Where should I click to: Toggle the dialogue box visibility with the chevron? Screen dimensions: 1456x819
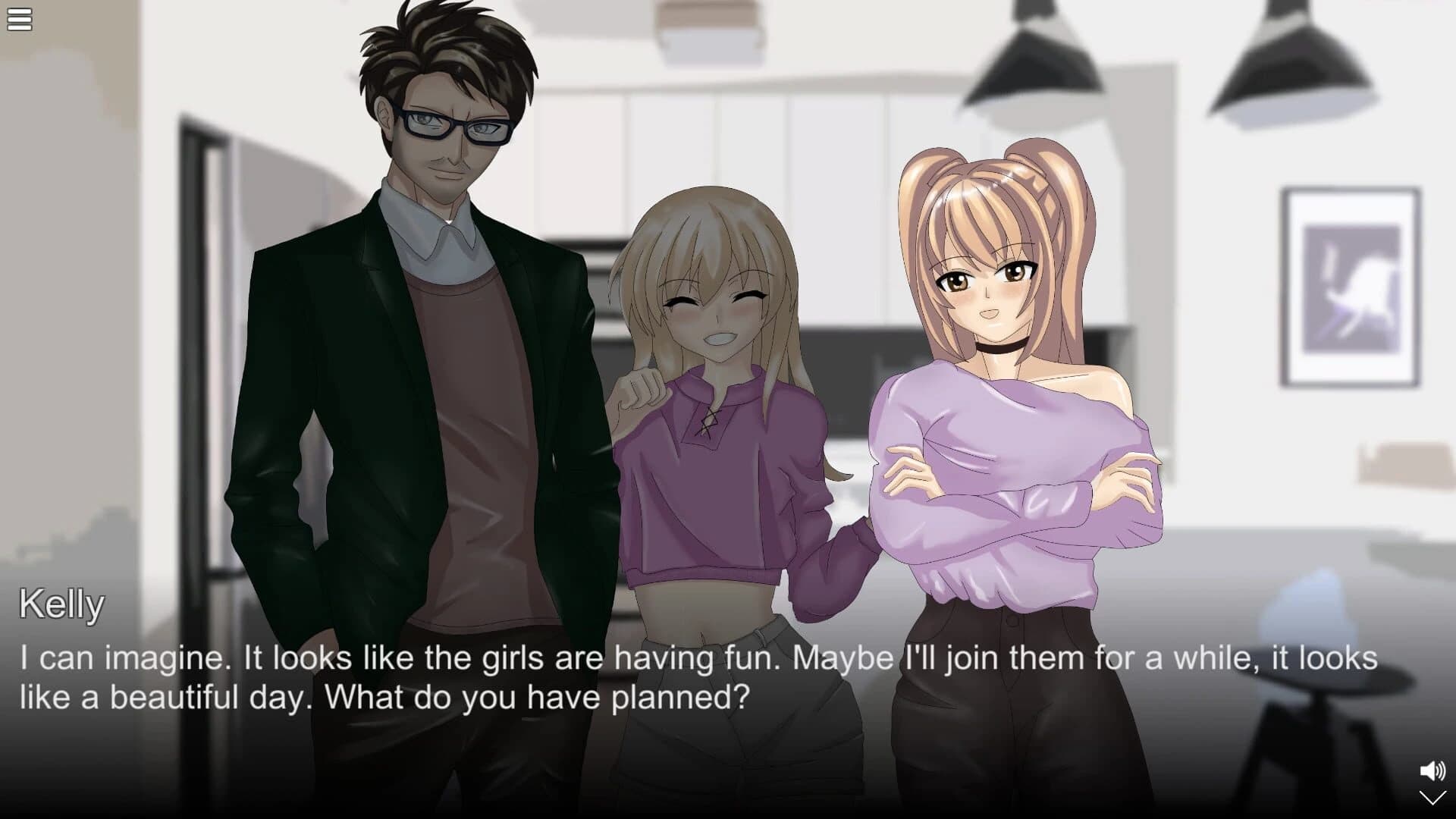click(x=1432, y=798)
